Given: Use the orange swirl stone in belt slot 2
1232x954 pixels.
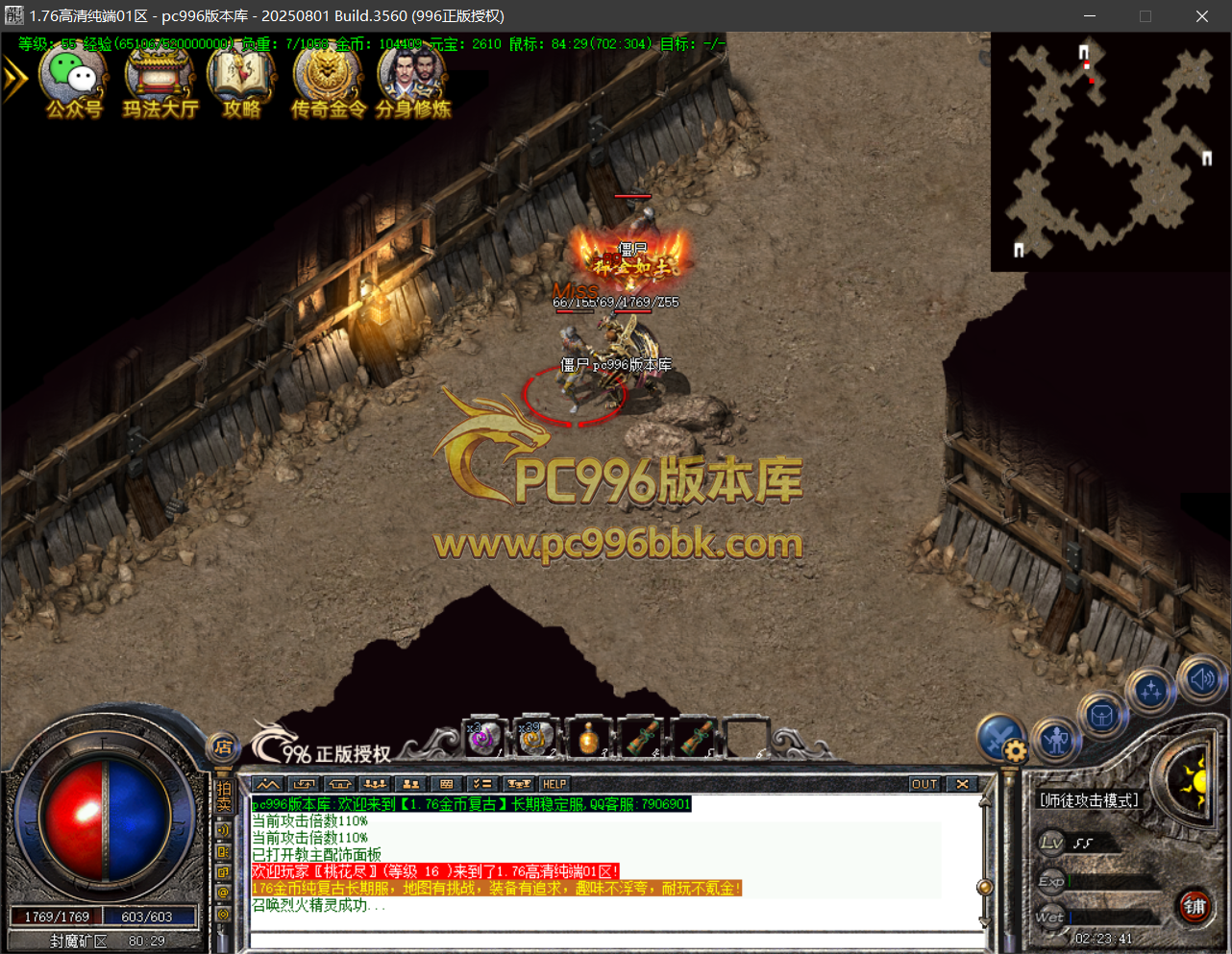Looking at the screenshot, I should (535, 738).
